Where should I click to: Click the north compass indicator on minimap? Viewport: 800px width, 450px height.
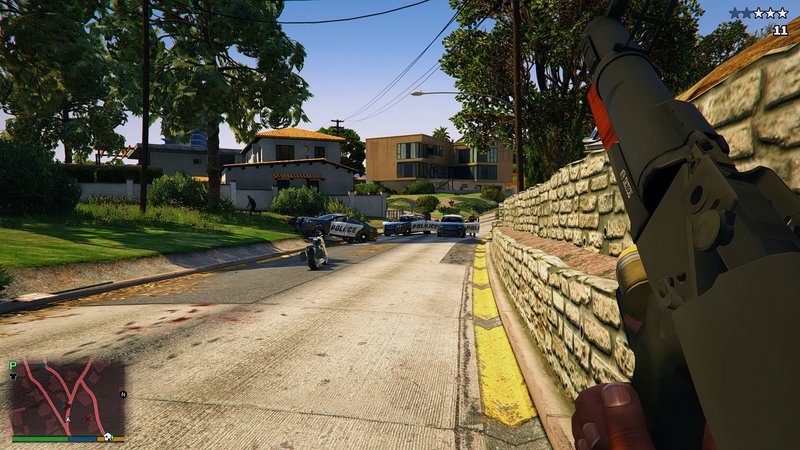(x=122, y=394)
